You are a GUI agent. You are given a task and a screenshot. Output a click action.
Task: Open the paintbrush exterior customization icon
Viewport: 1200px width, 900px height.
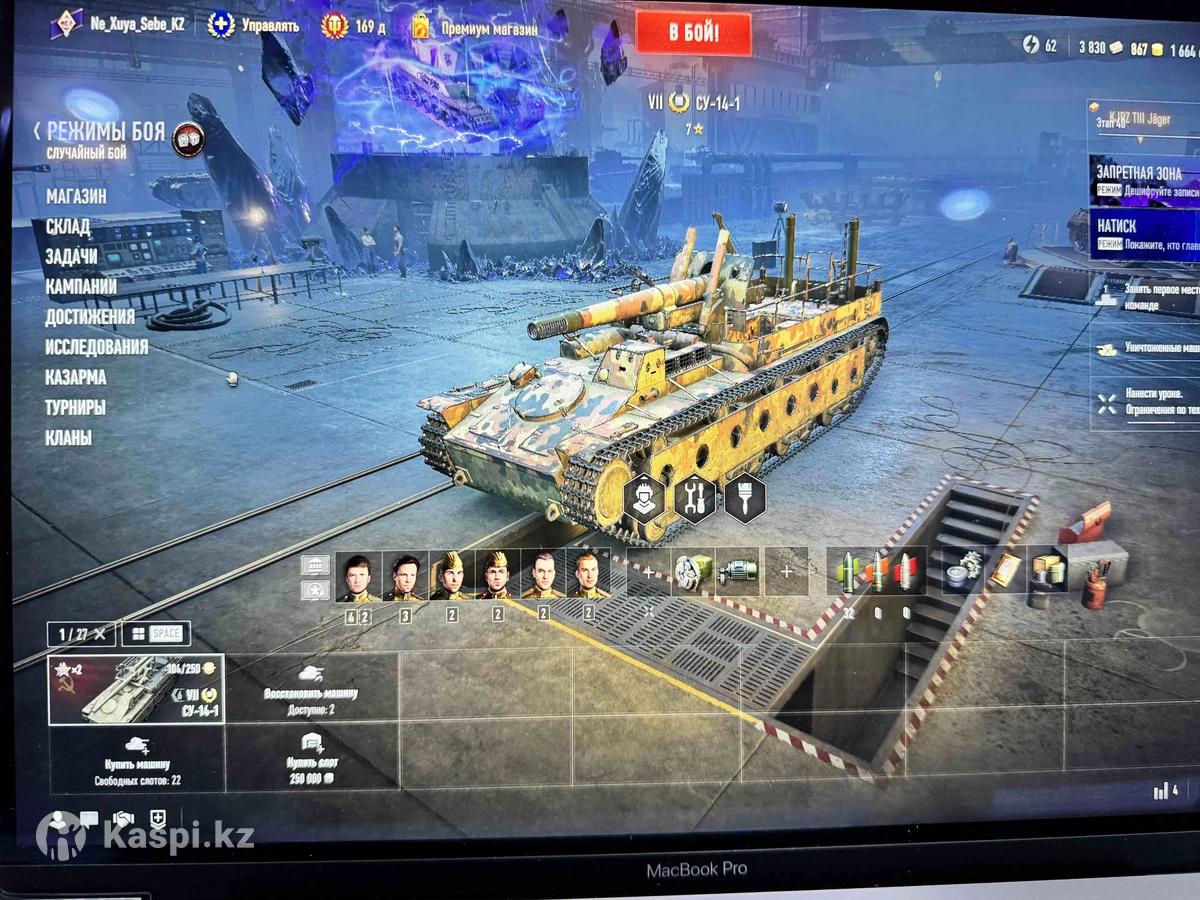pyautogui.click(x=744, y=497)
